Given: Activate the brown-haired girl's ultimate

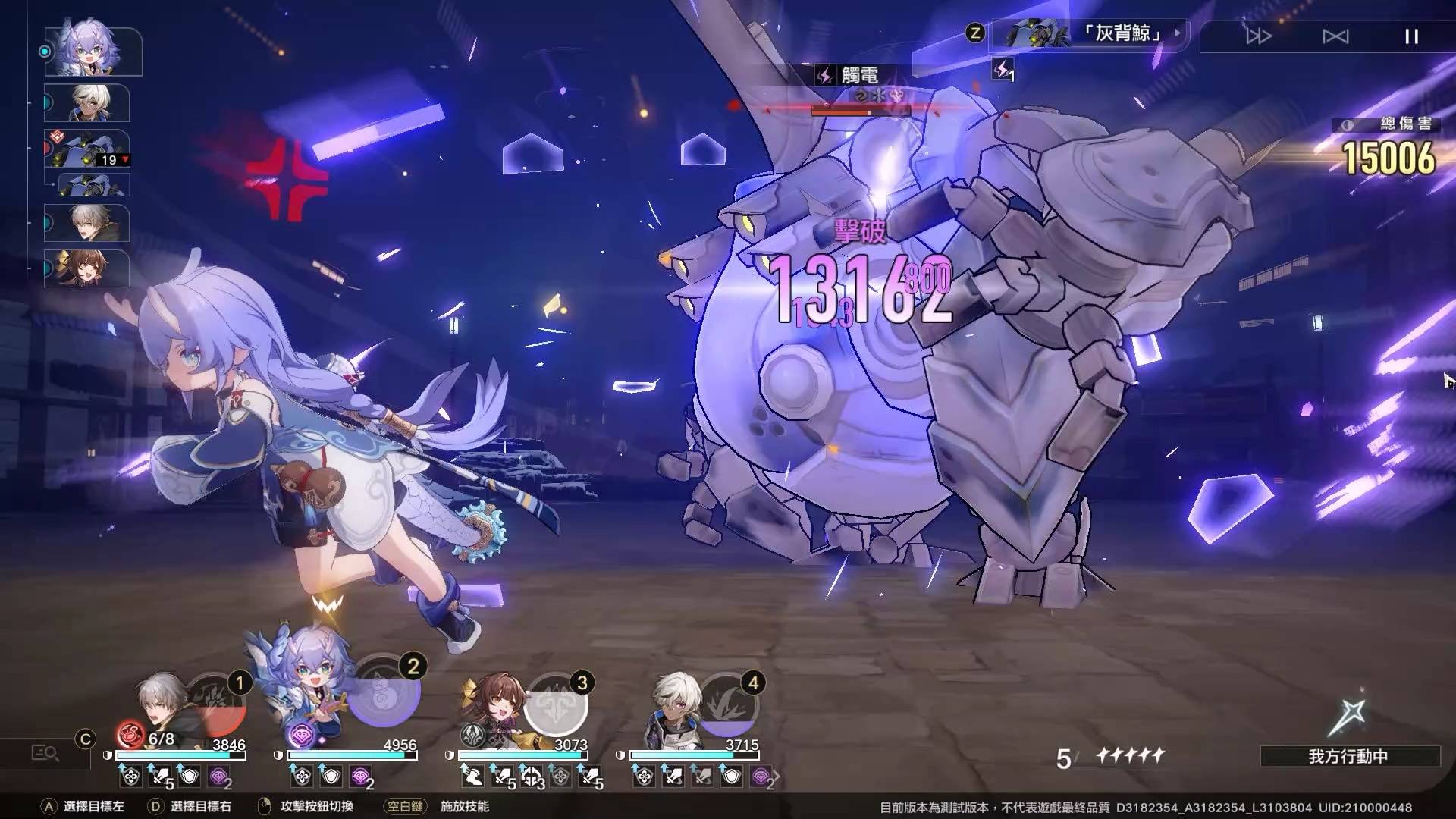Looking at the screenshot, I should (x=557, y=705).
